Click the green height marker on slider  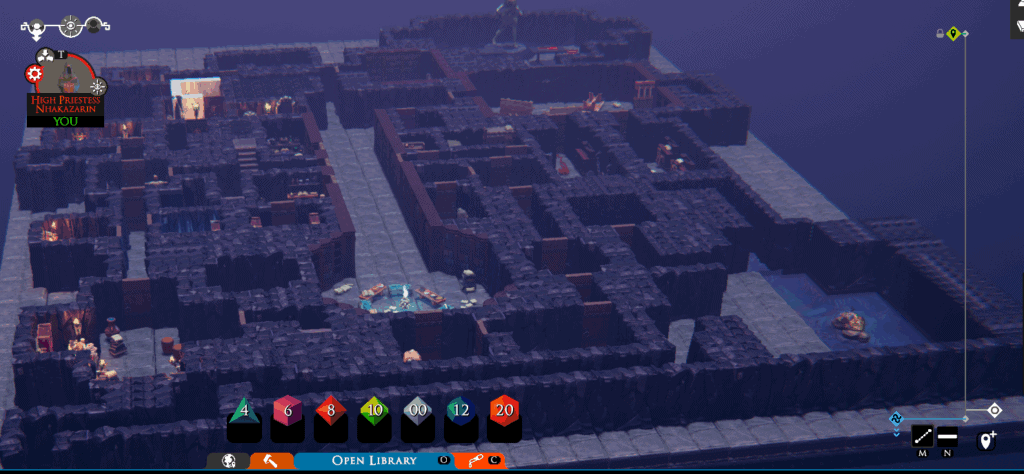[954, 34]
